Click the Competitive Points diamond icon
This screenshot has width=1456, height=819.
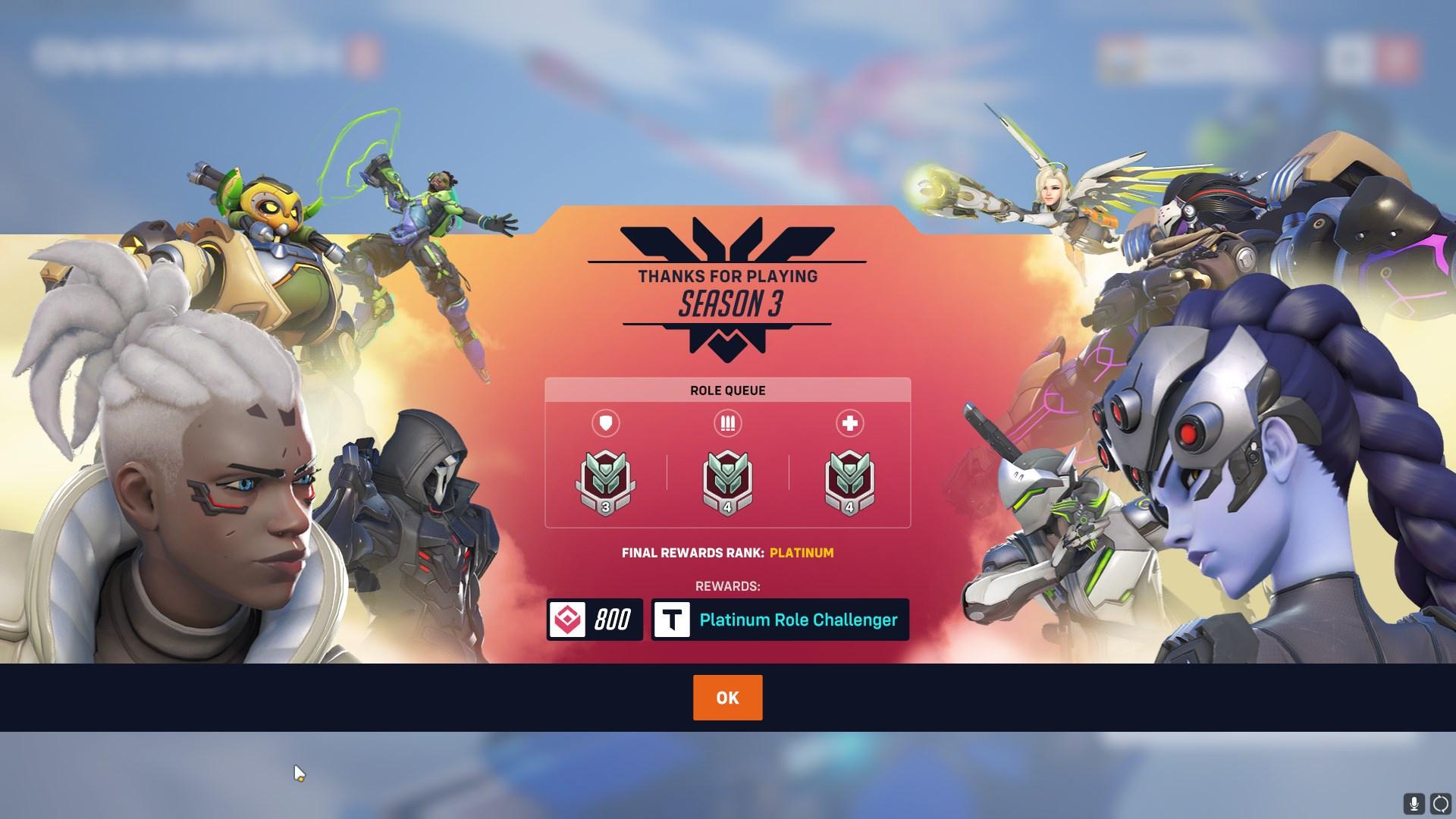point(568,620)
